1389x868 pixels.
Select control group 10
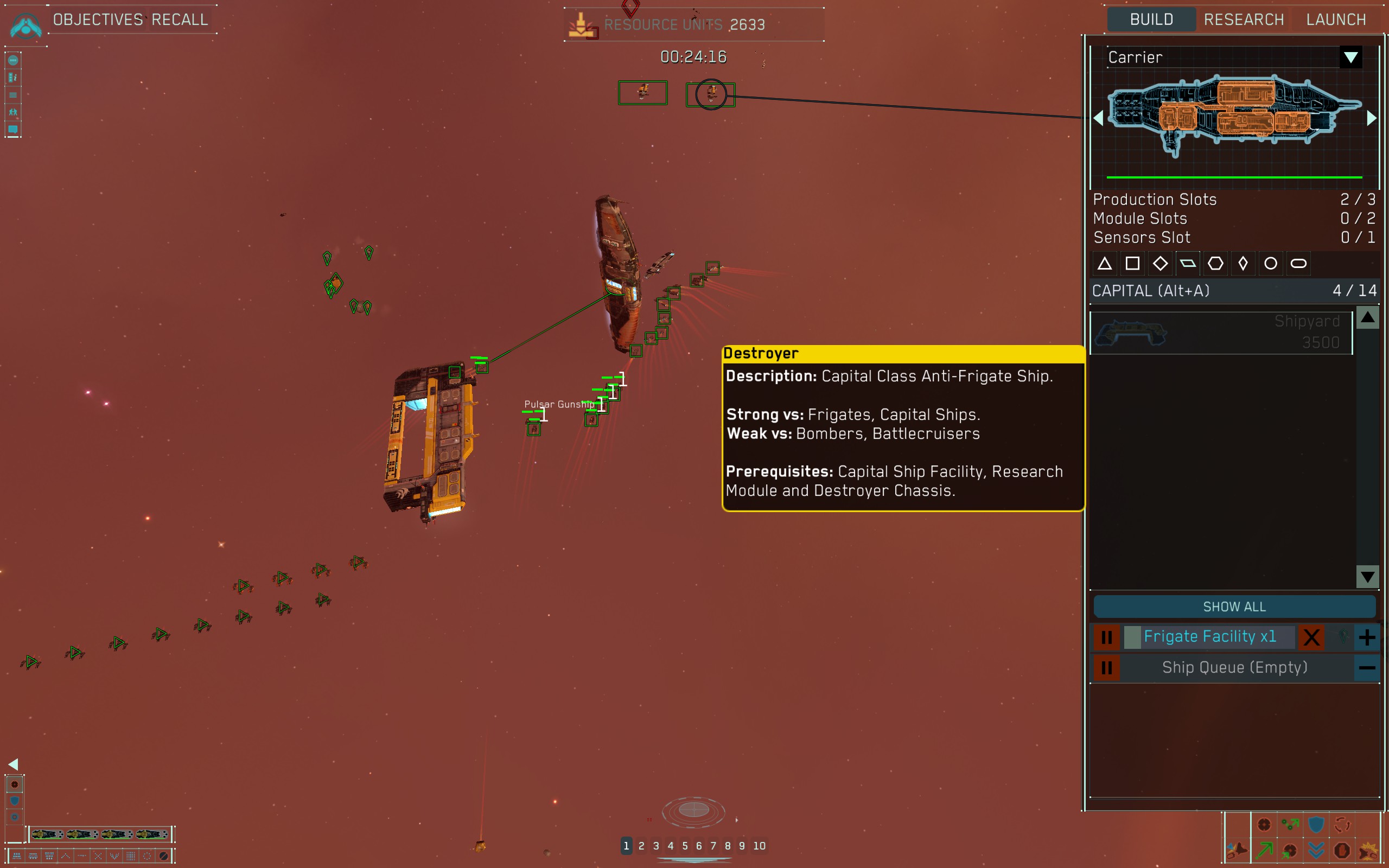click(x=760, y=846)
